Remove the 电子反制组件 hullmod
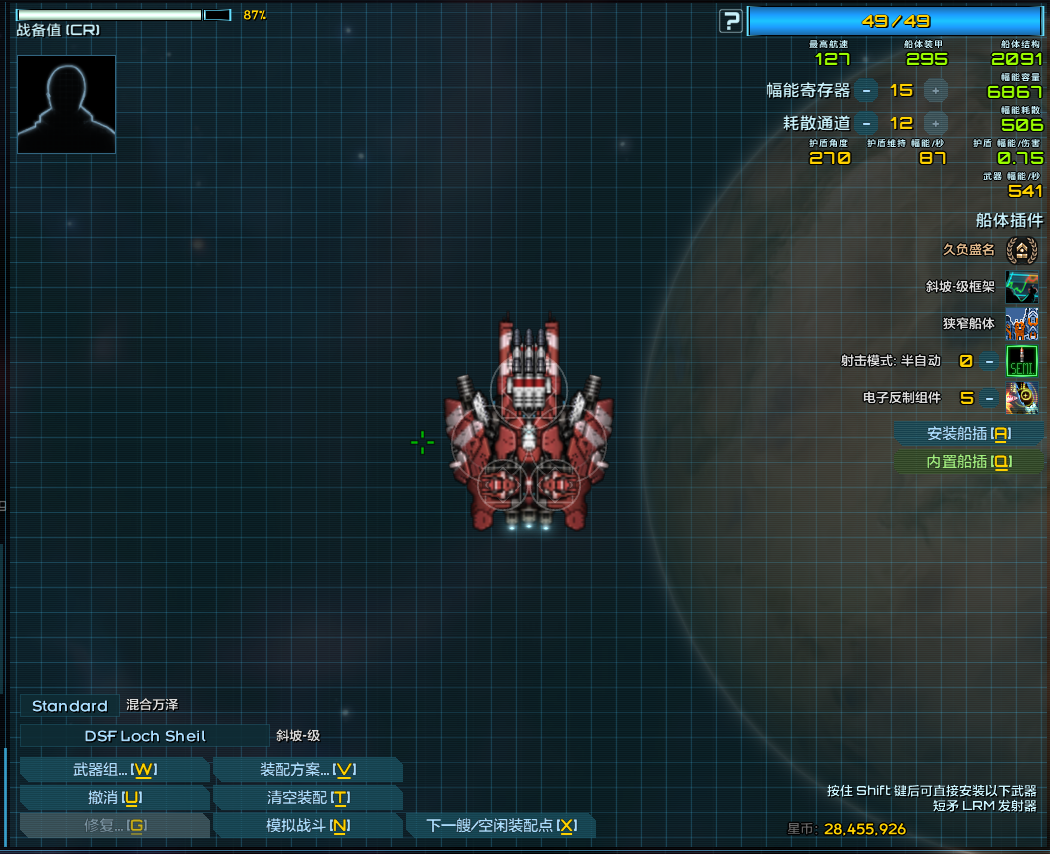 point(989,397)
